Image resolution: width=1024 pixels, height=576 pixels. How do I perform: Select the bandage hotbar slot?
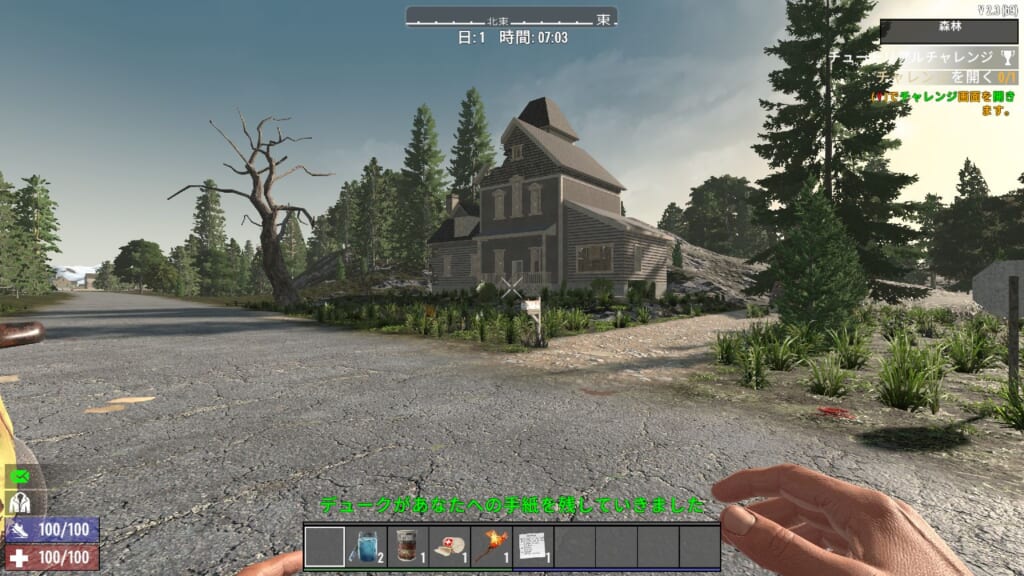(450, 547)
